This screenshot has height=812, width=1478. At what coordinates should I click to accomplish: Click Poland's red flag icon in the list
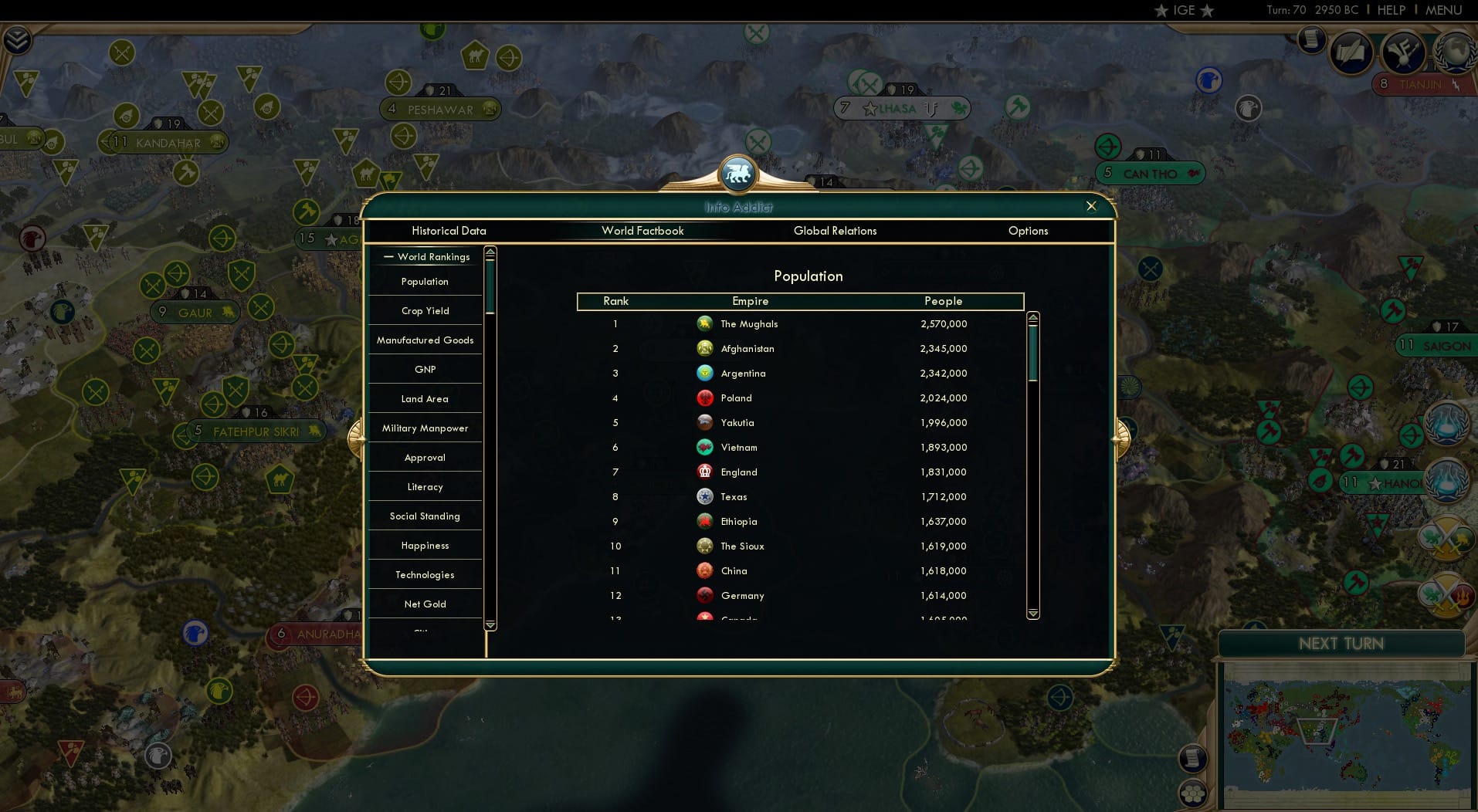pos(705,398)
